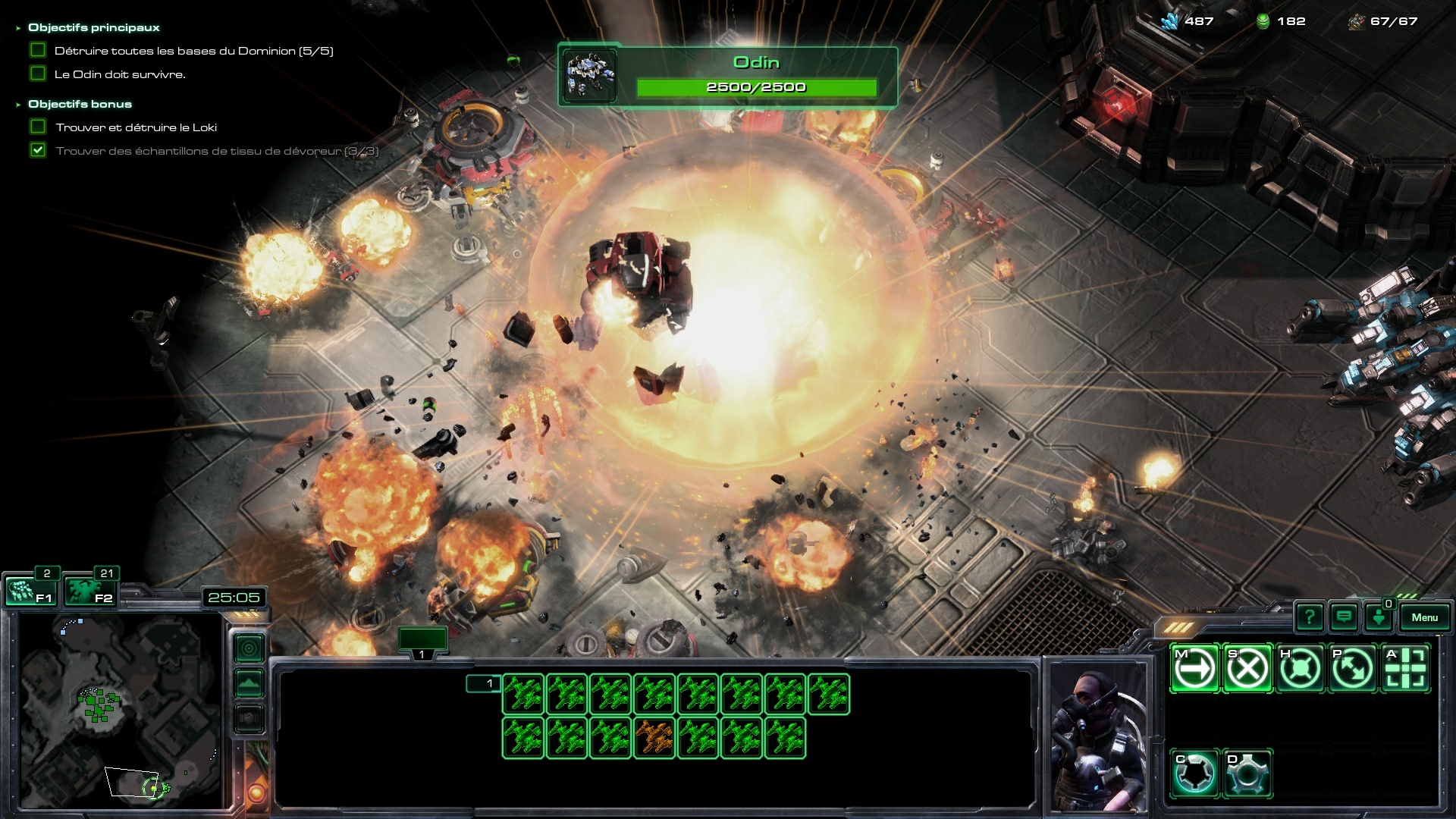Screen dimensions: 1456x819
Task: Select the damaged orange unit wireframe
Action: tap(654, 738)
